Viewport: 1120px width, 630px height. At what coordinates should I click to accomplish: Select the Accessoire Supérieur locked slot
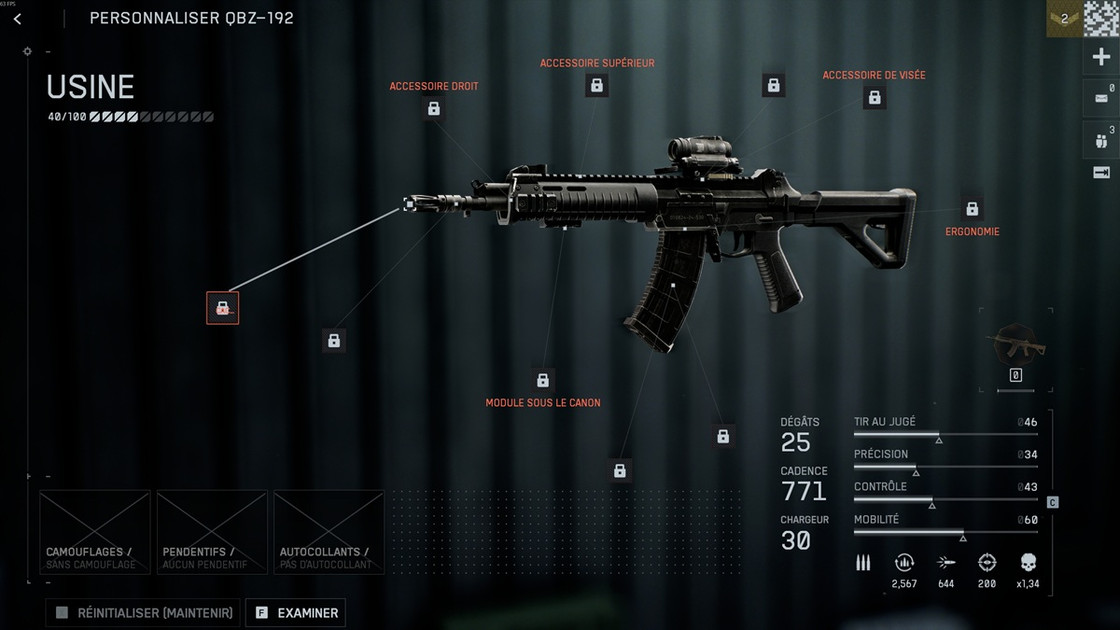pyautogui.click(x=597, y=86)
